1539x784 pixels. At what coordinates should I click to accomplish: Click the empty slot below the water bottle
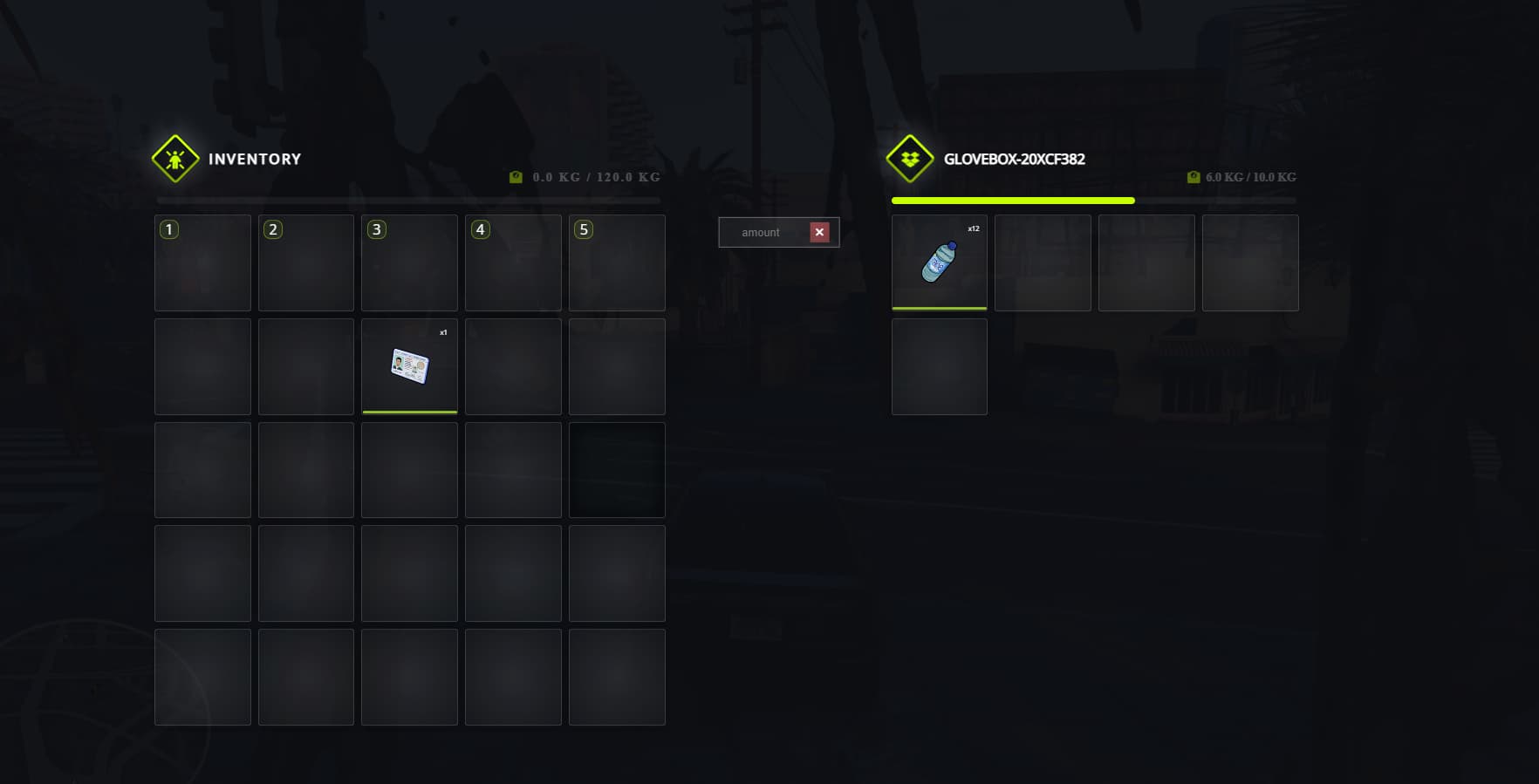click(939, 366)
